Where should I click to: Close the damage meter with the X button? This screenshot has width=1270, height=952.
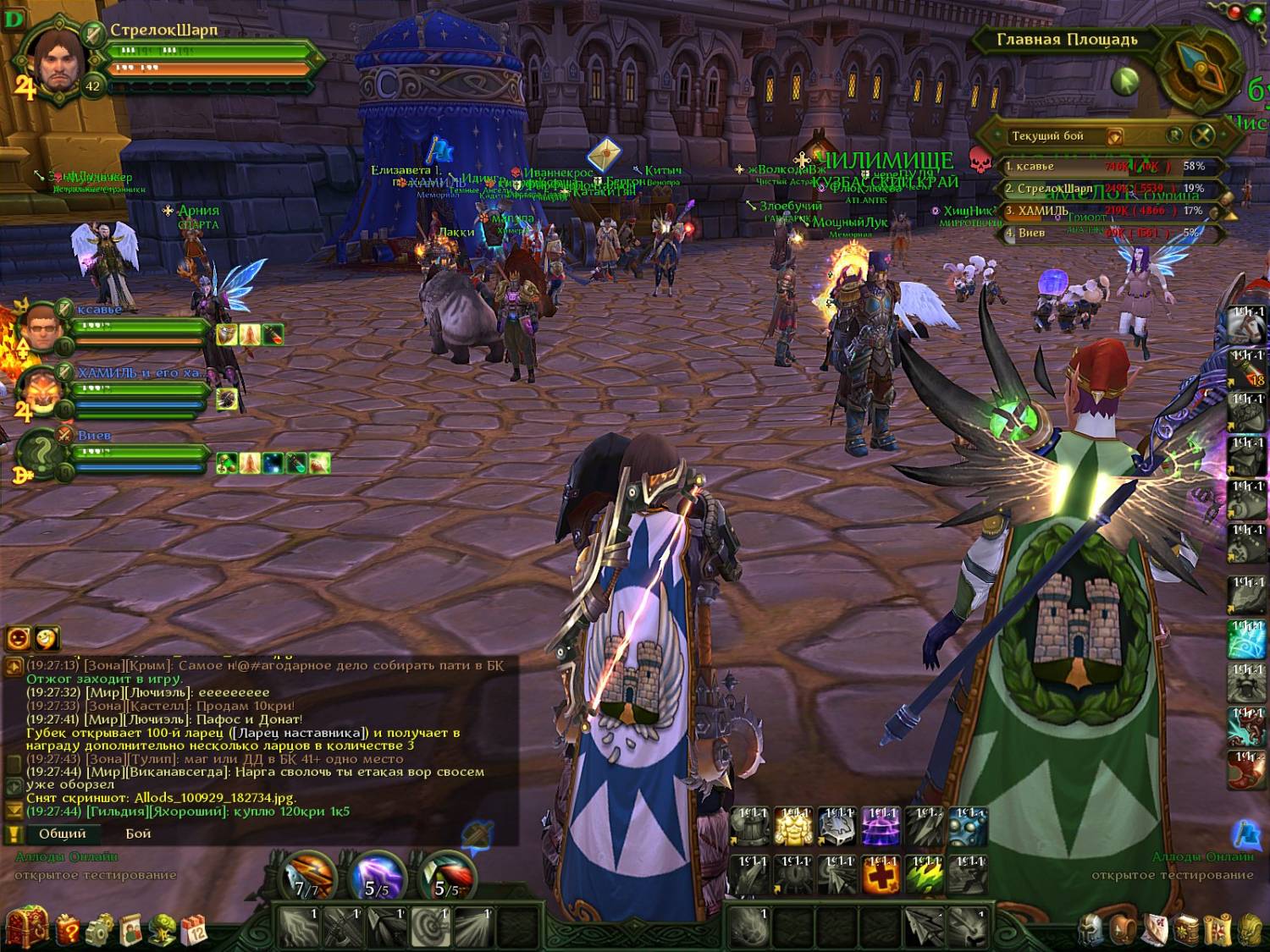1203,135
